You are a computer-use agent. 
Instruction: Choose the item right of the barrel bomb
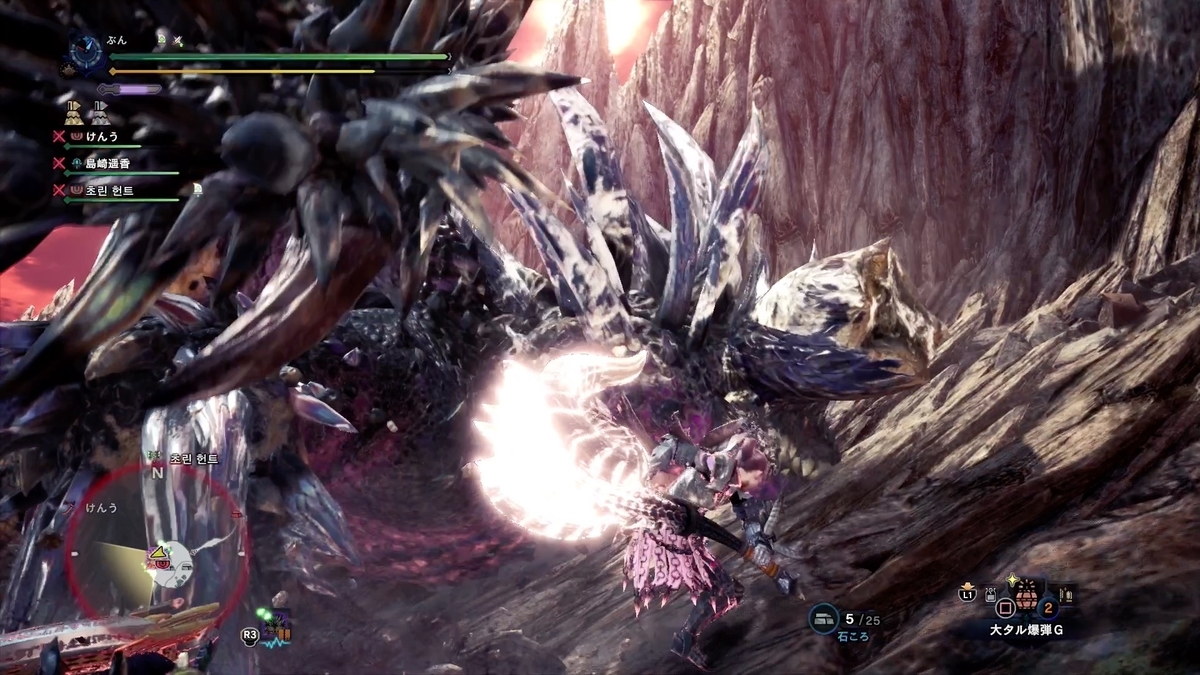1064,596
